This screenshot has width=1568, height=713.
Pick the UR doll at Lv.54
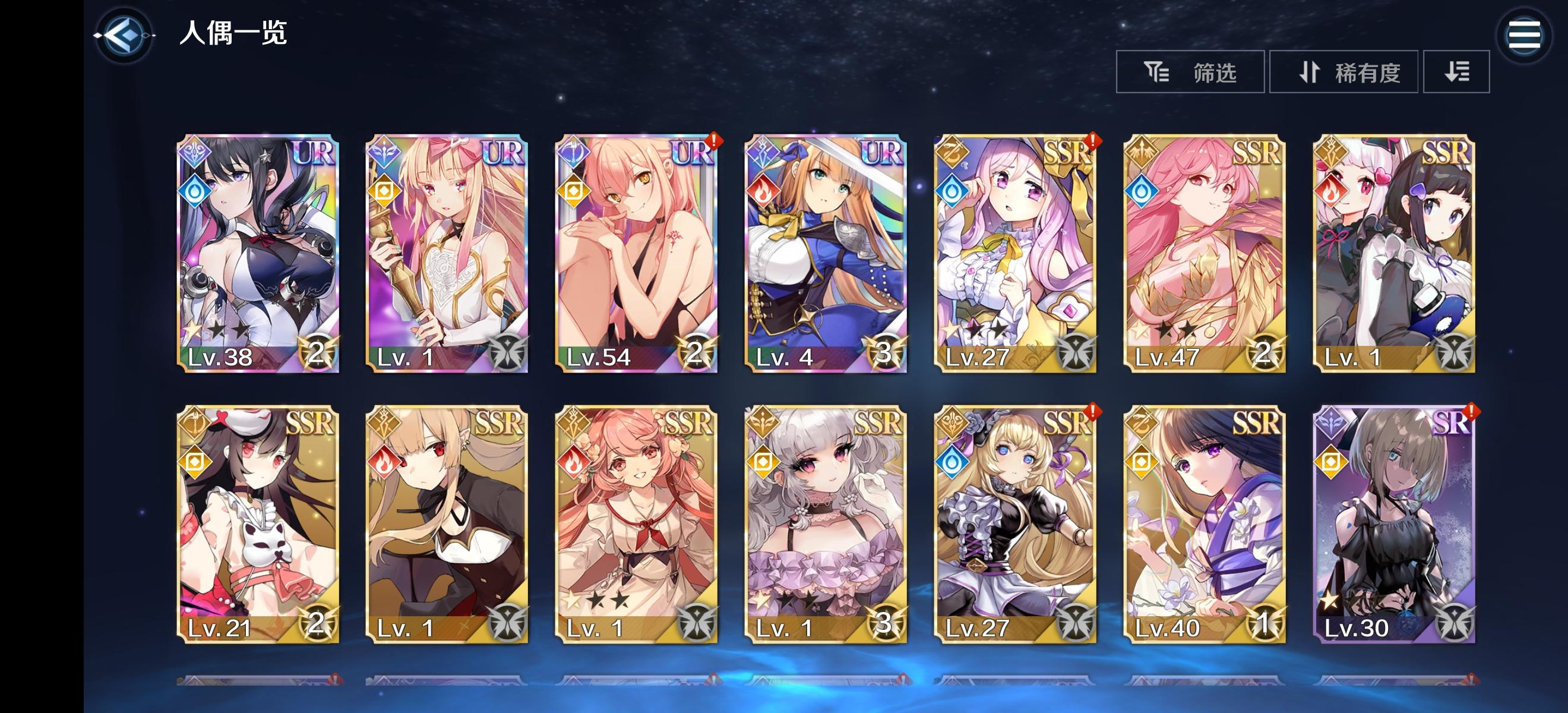[x=636, y=253]
